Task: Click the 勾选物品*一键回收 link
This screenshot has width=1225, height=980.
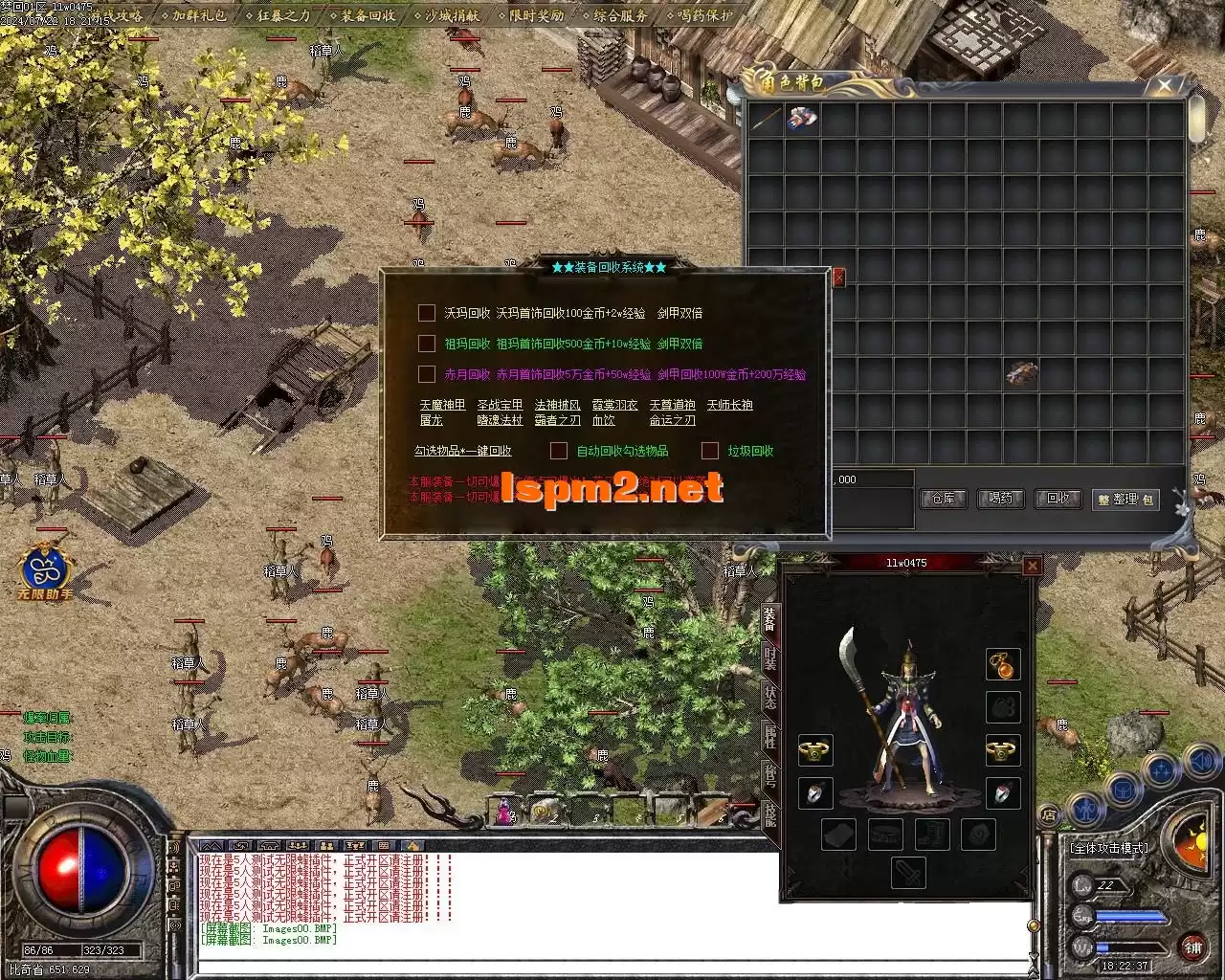Action: click(462, 451)
